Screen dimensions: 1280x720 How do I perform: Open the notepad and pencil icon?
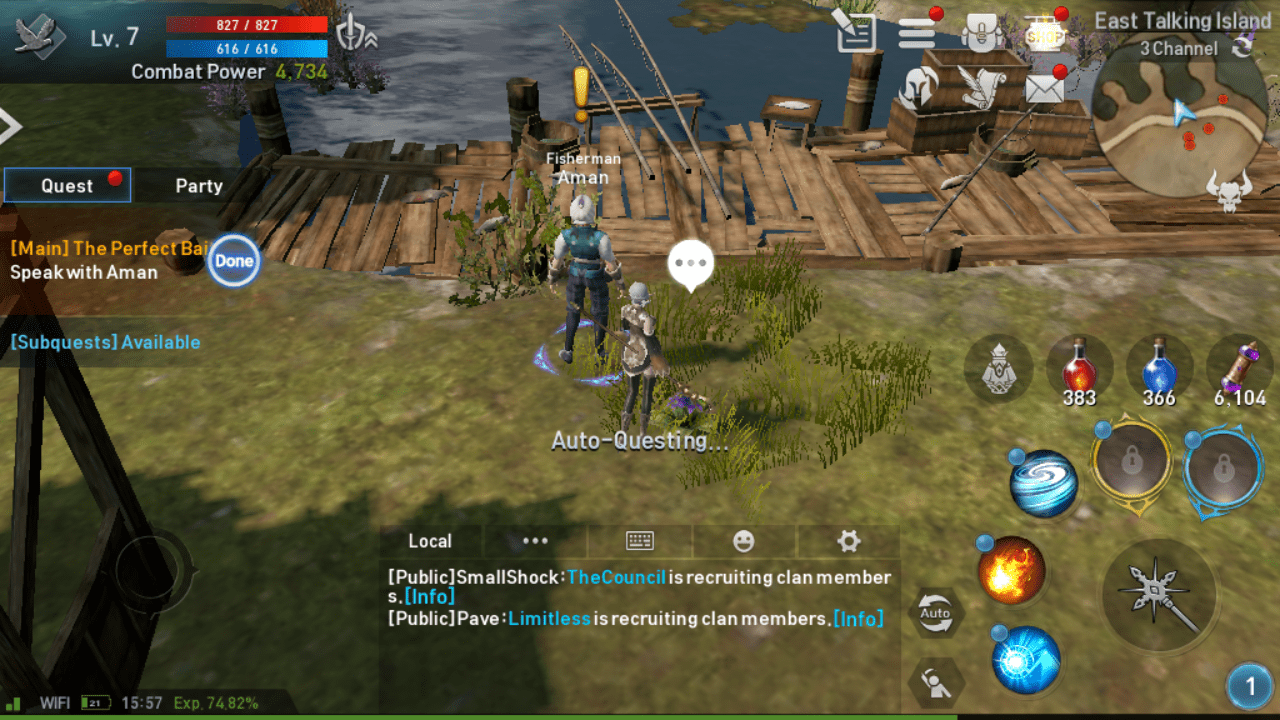(x=855, y=33)
